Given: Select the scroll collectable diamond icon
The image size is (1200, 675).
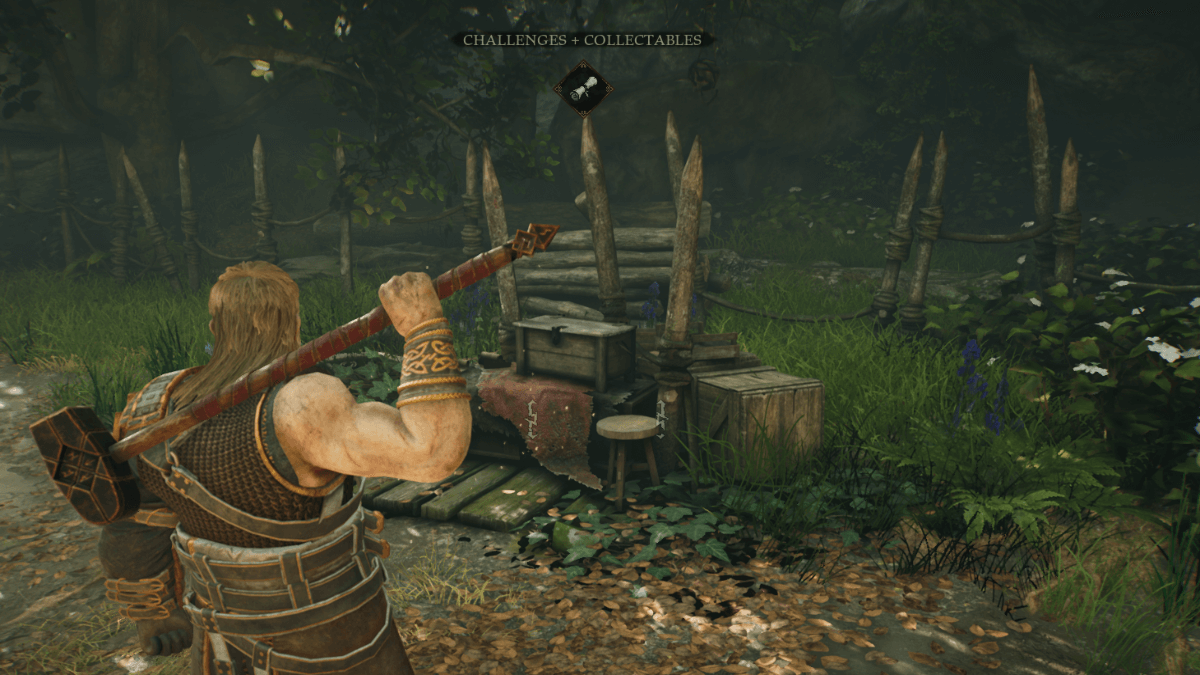Looking at the screenshot, I should coord(583,89).
